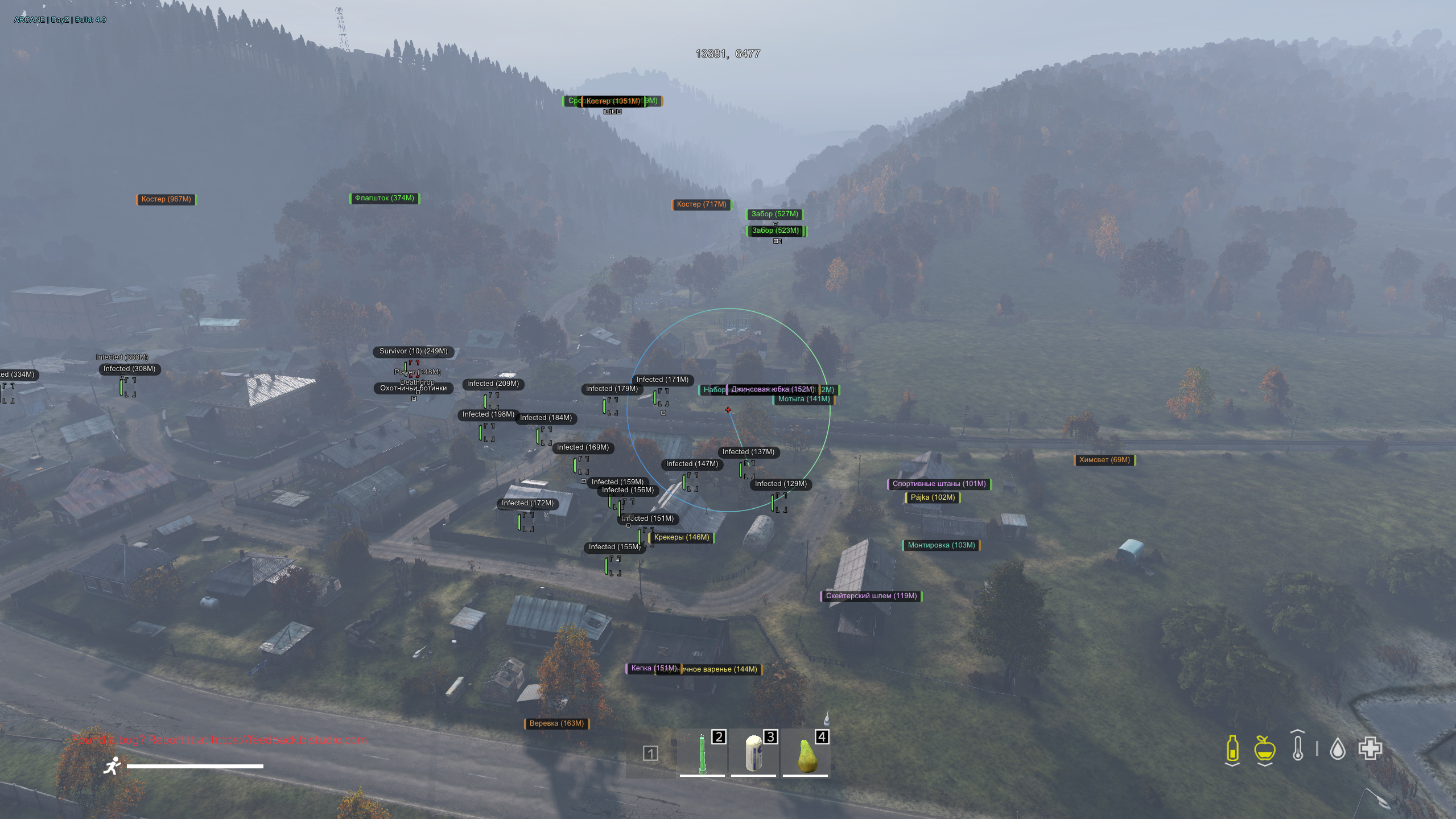Click the hydration bottle status icon
The width and height of the screenshot is (1456, 819).
coord(1232,749)
